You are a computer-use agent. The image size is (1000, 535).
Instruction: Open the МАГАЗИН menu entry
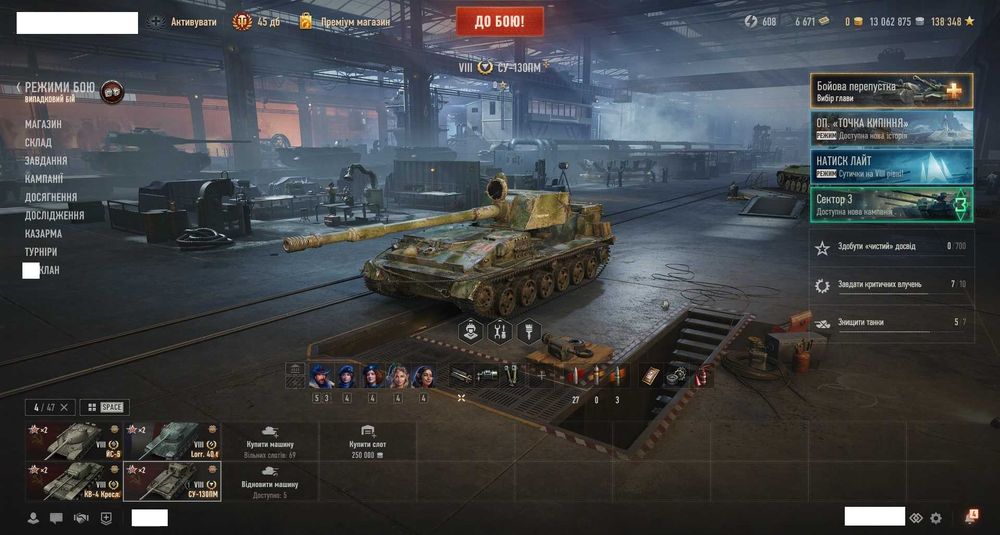[43, 124]
